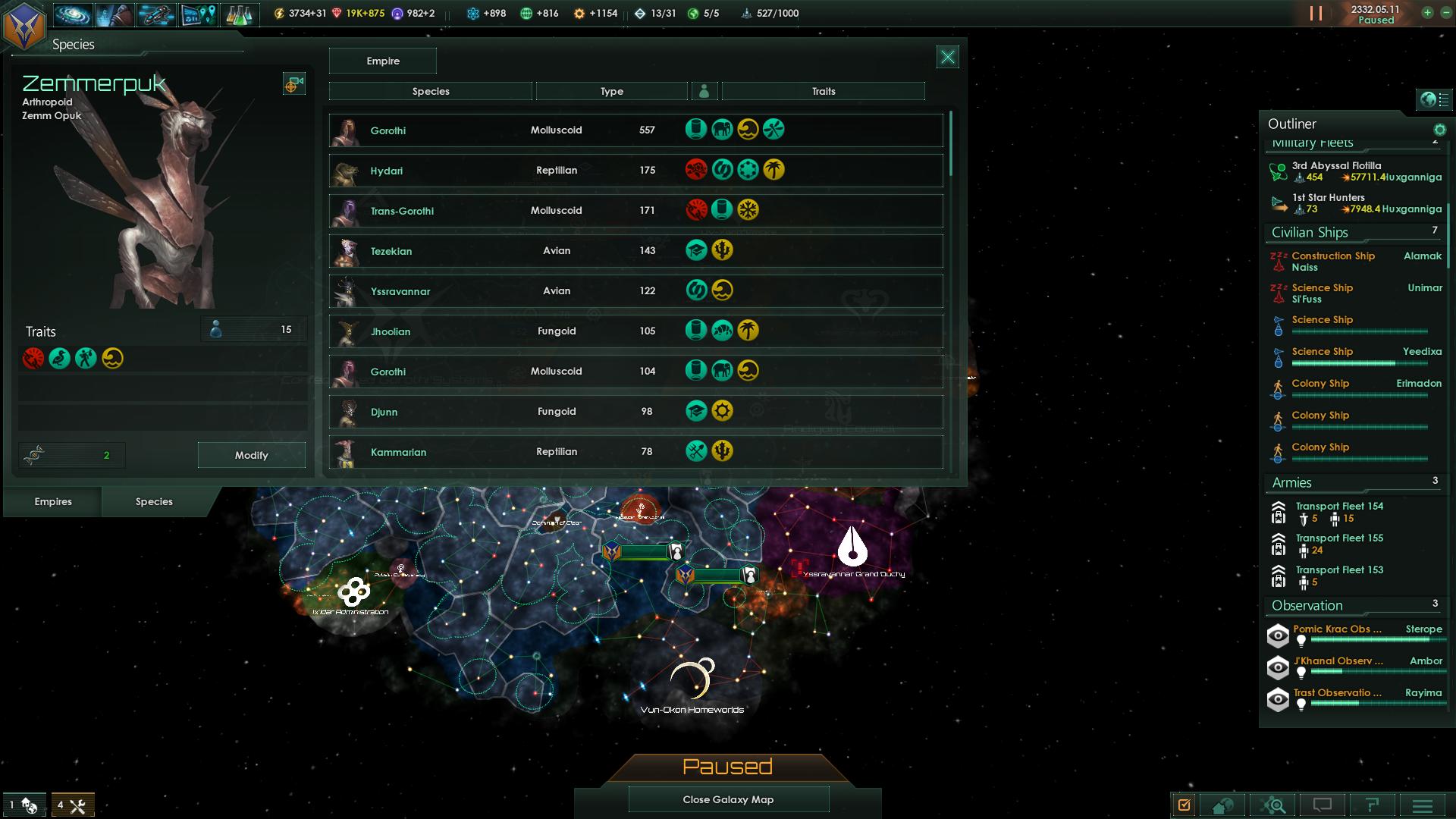Choose the Djunn species row

point(635,412)
